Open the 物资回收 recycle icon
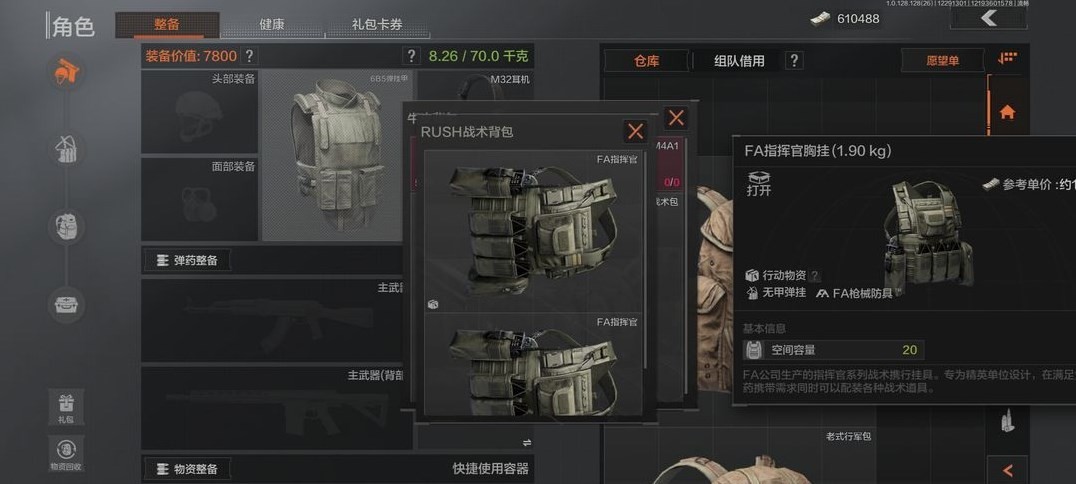 (66, 452)
